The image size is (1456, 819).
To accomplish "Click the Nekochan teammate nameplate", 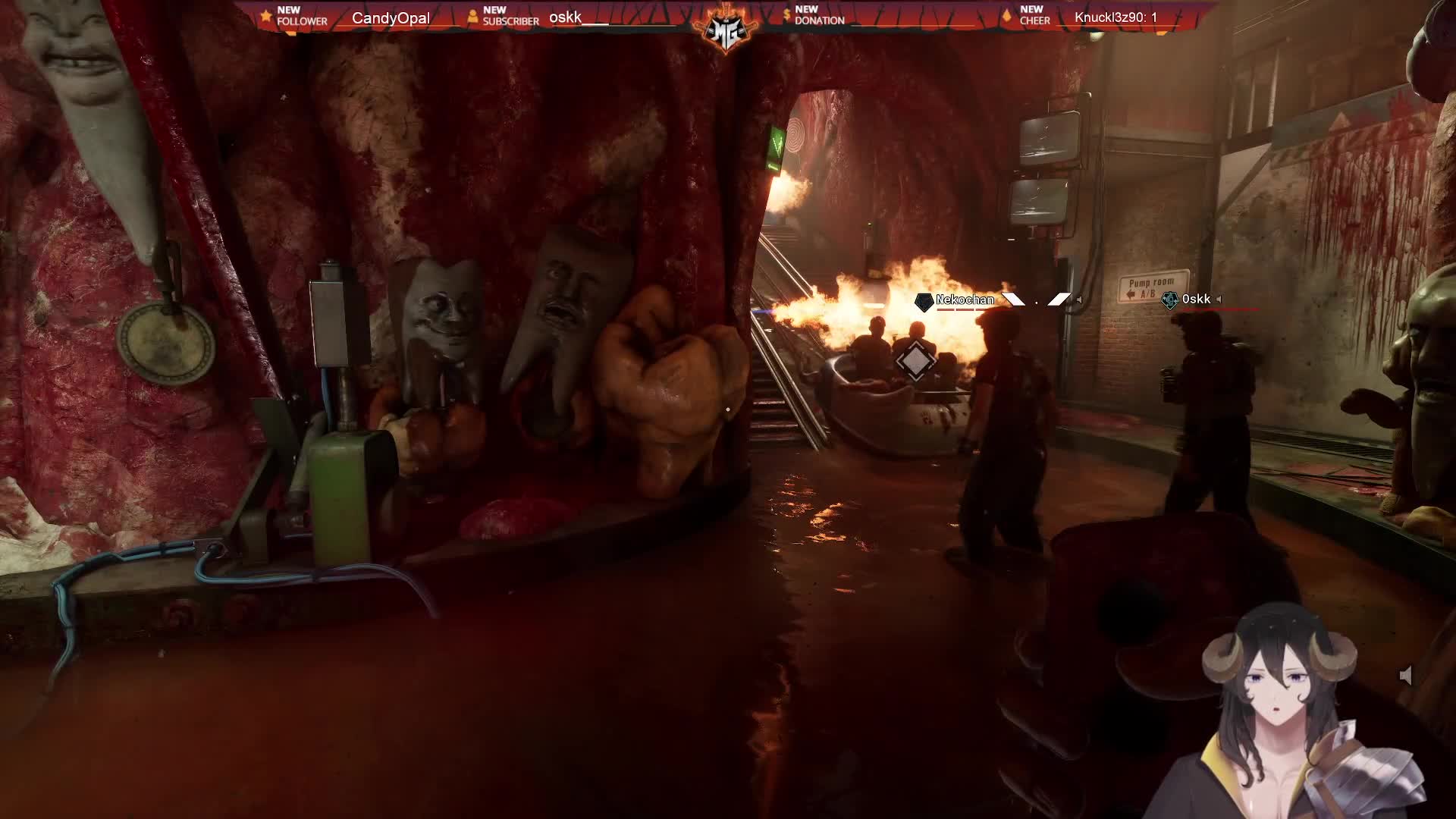I will [964, 300].
